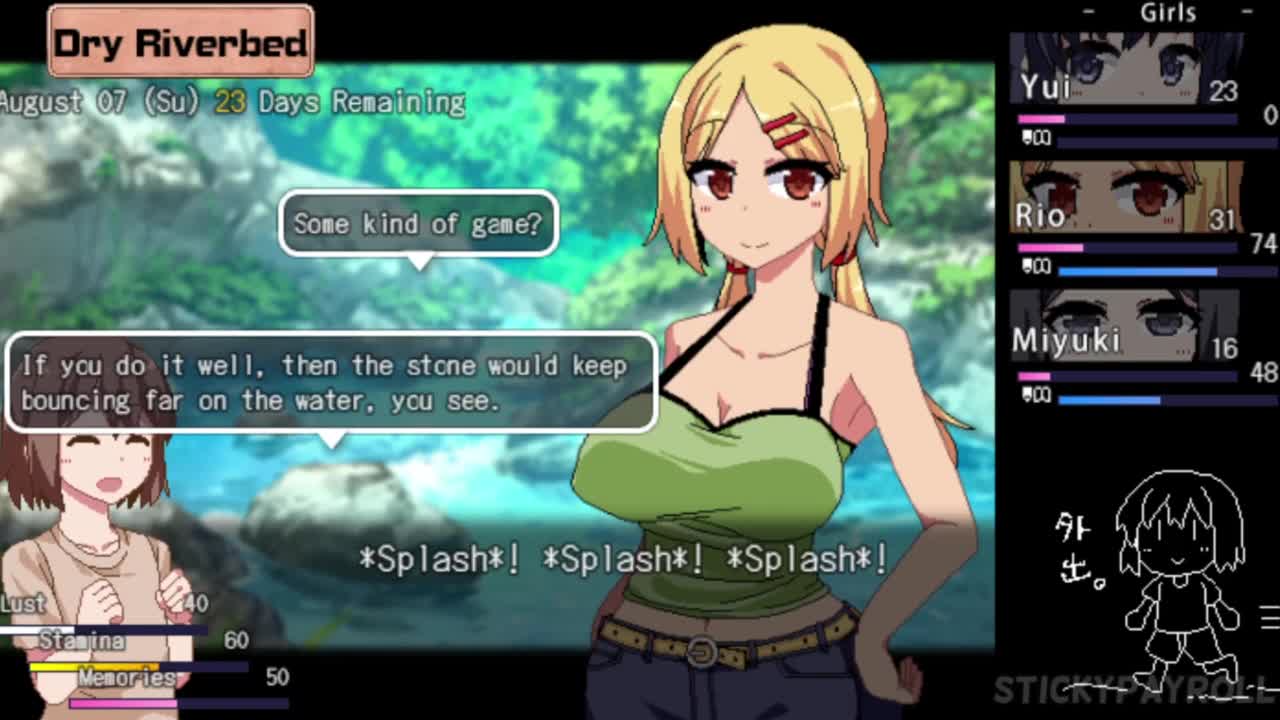Image resolution: width=1280 pixels, height=720 pixels.
Task: Open Rio's entry in the Girls list
Action: [1126, 198]
